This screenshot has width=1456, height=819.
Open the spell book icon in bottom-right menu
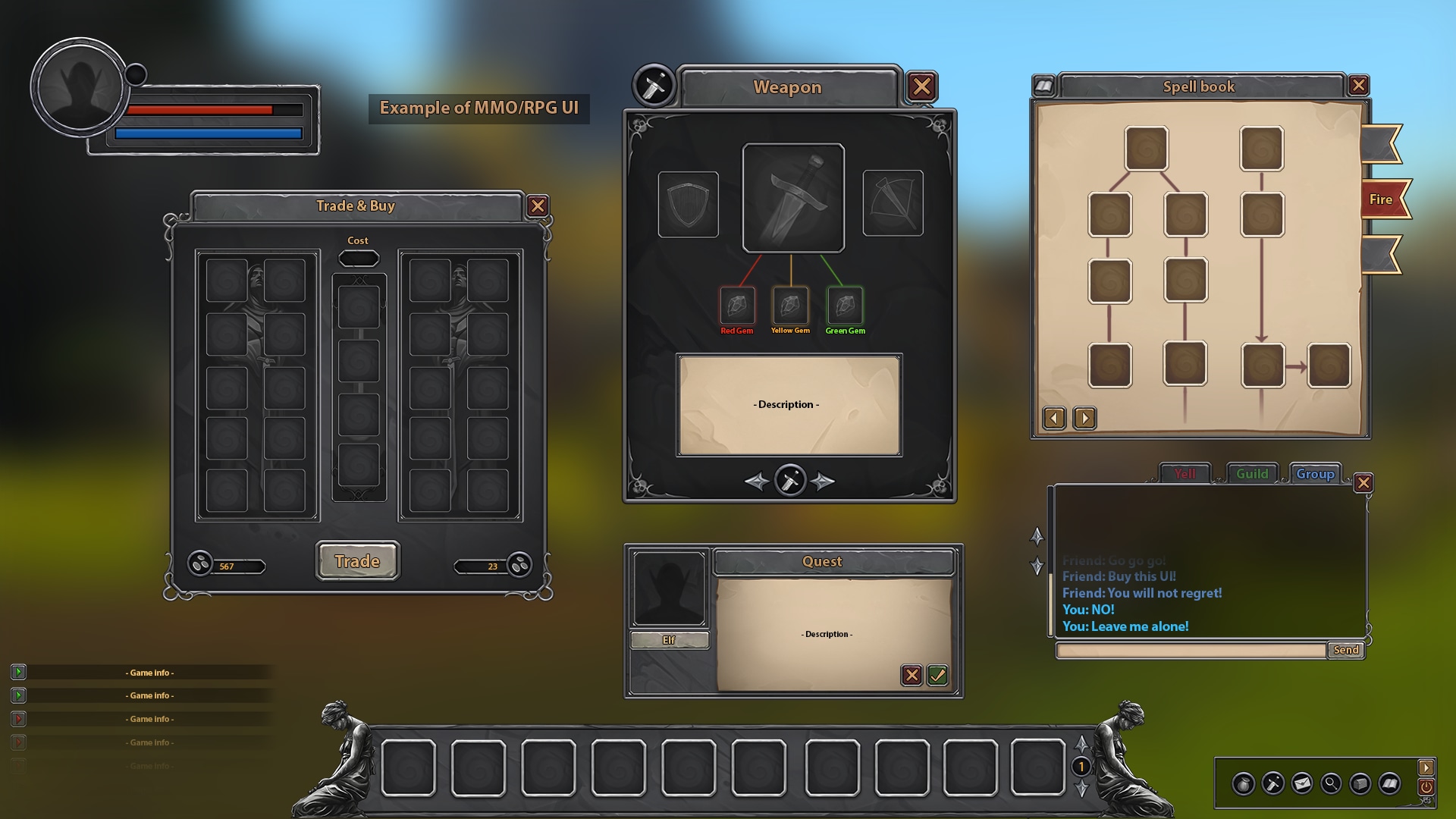(x=1389, y=783)
